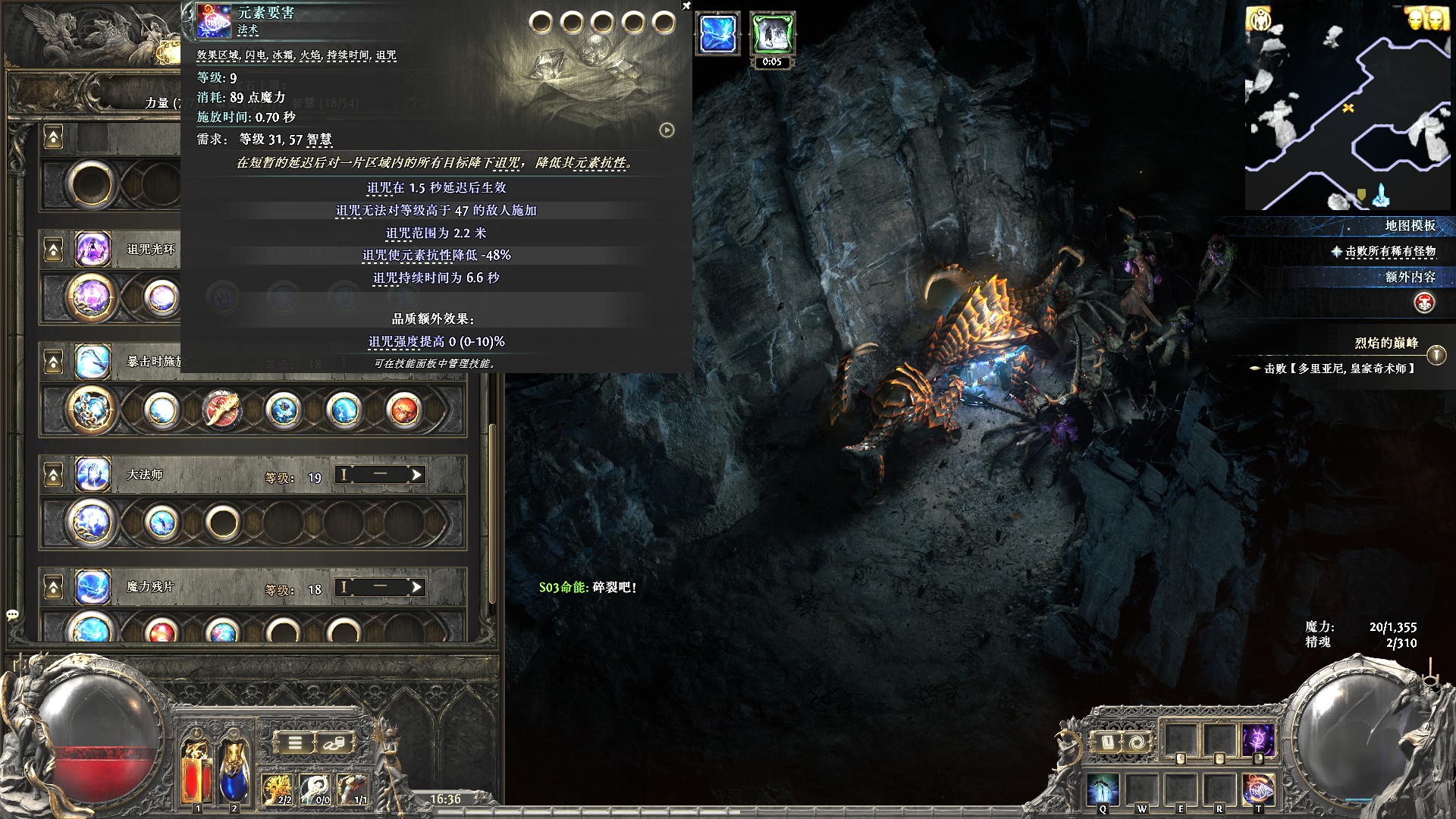Open the coin shop button

tap(334, 743)
